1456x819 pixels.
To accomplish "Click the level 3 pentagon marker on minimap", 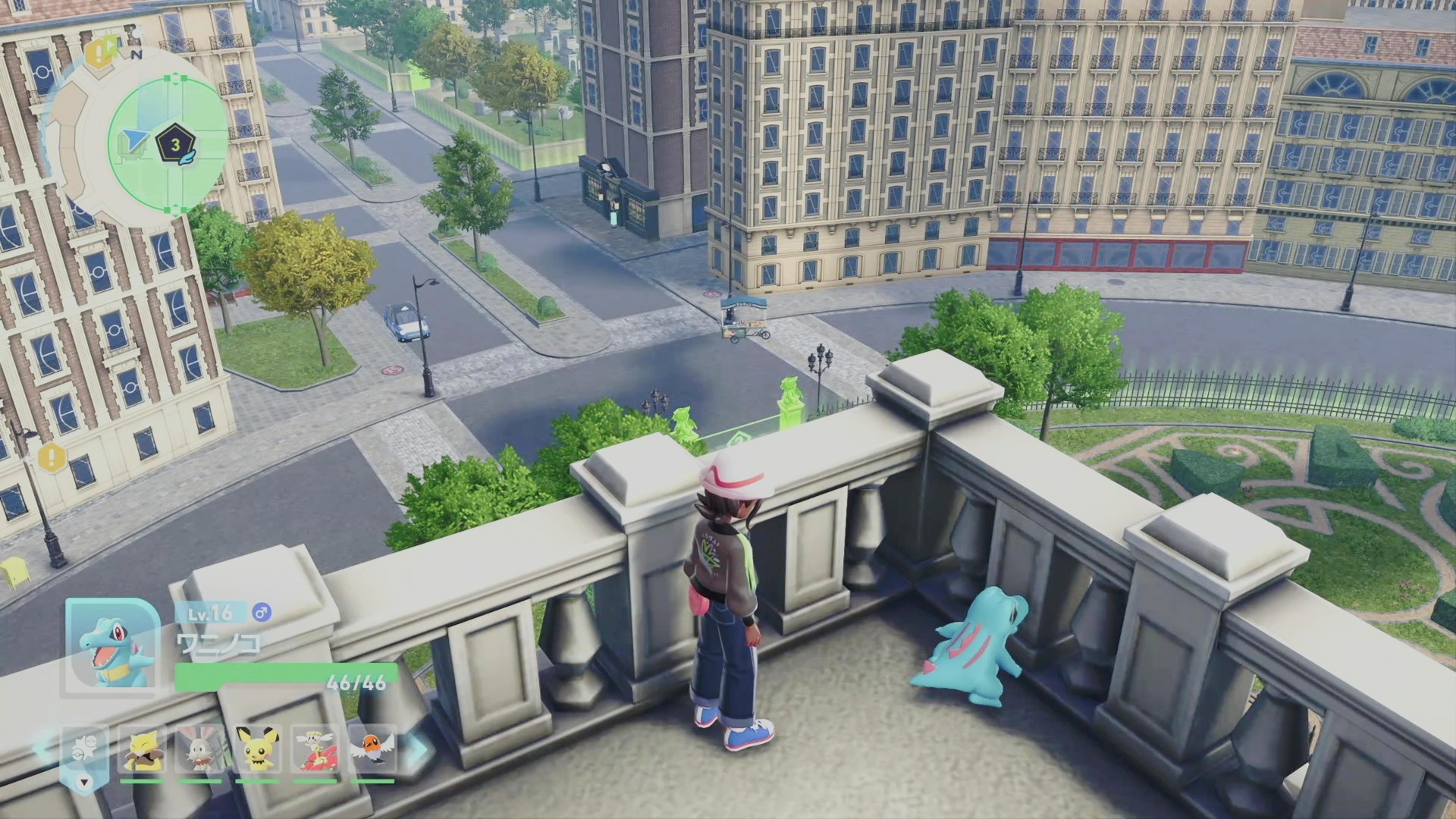I will pos(173,144).
